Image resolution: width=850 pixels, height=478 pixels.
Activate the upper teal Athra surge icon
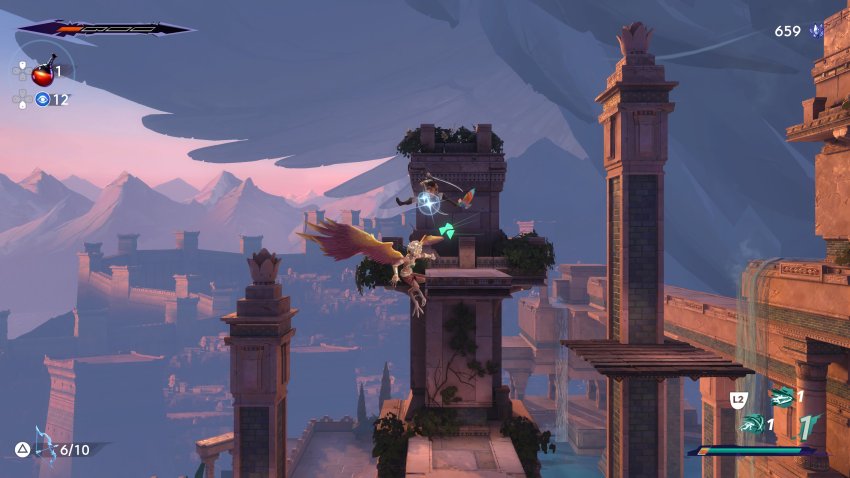click(x=781, y=397)
